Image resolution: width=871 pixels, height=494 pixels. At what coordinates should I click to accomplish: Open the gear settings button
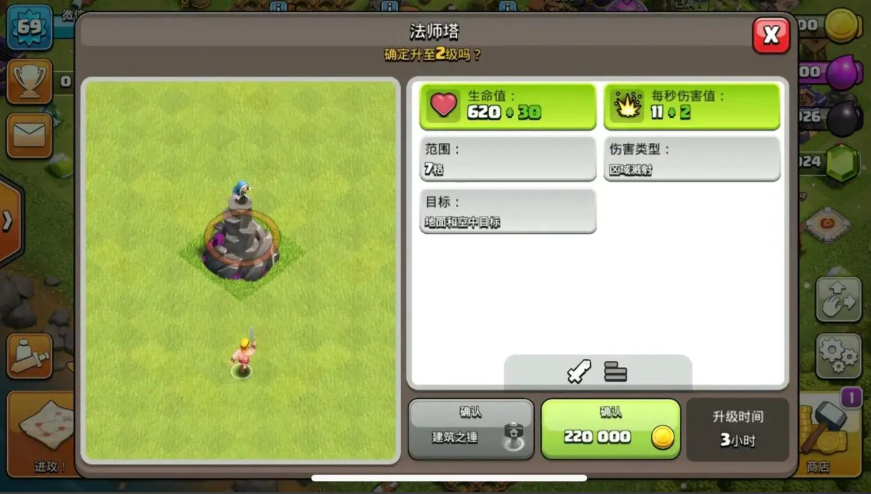tap(838, 354)
